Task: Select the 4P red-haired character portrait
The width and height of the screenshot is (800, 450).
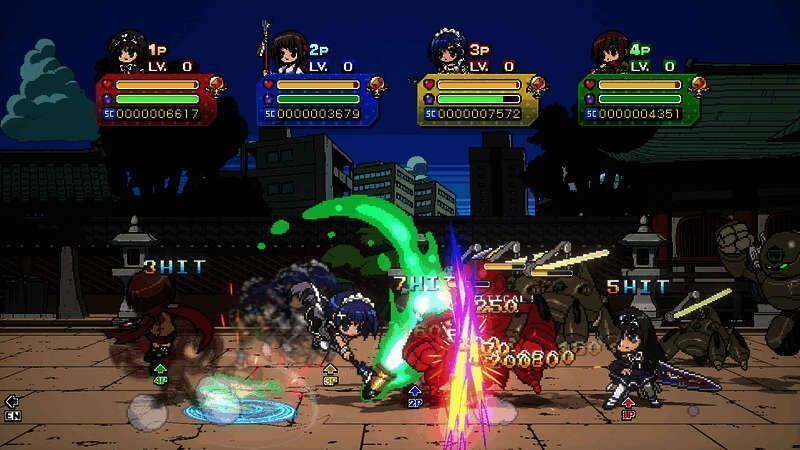Action: [607, 53]
